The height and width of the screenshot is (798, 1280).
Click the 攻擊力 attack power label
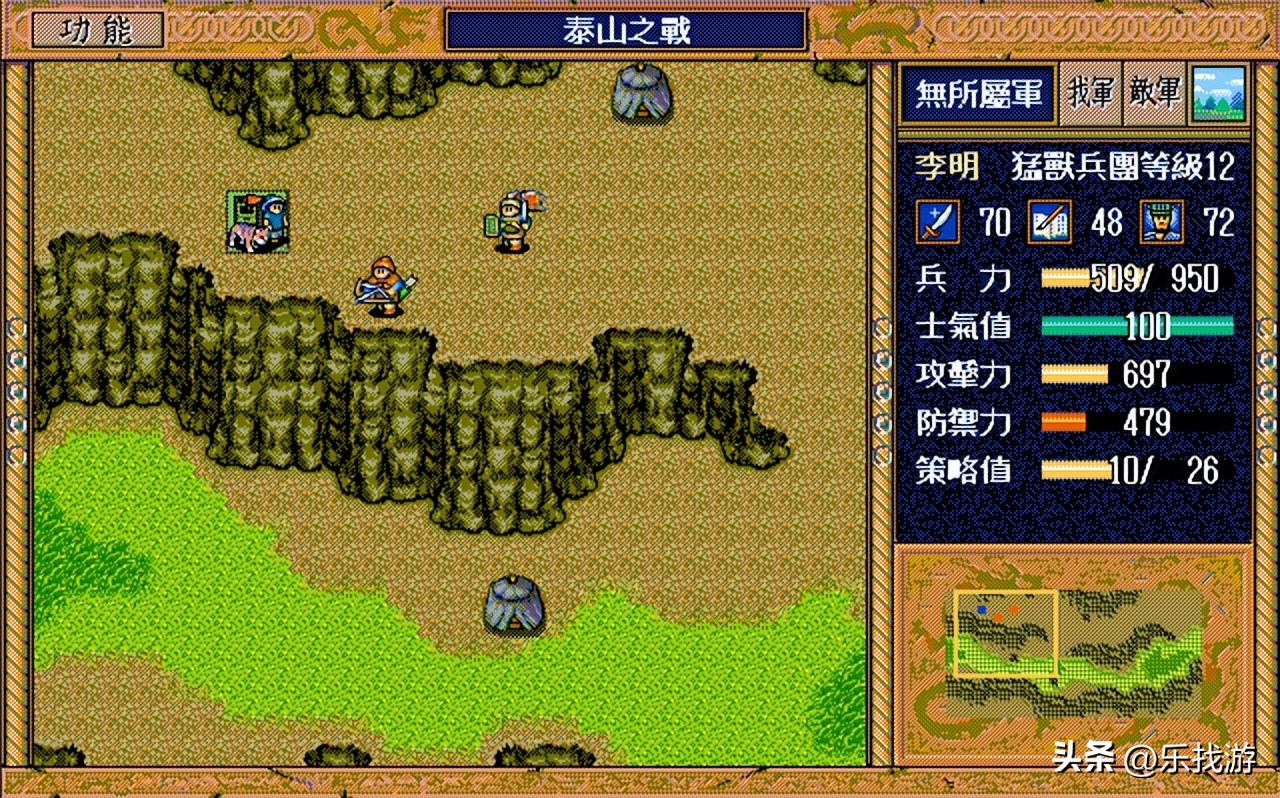click(x=961, y=373)
